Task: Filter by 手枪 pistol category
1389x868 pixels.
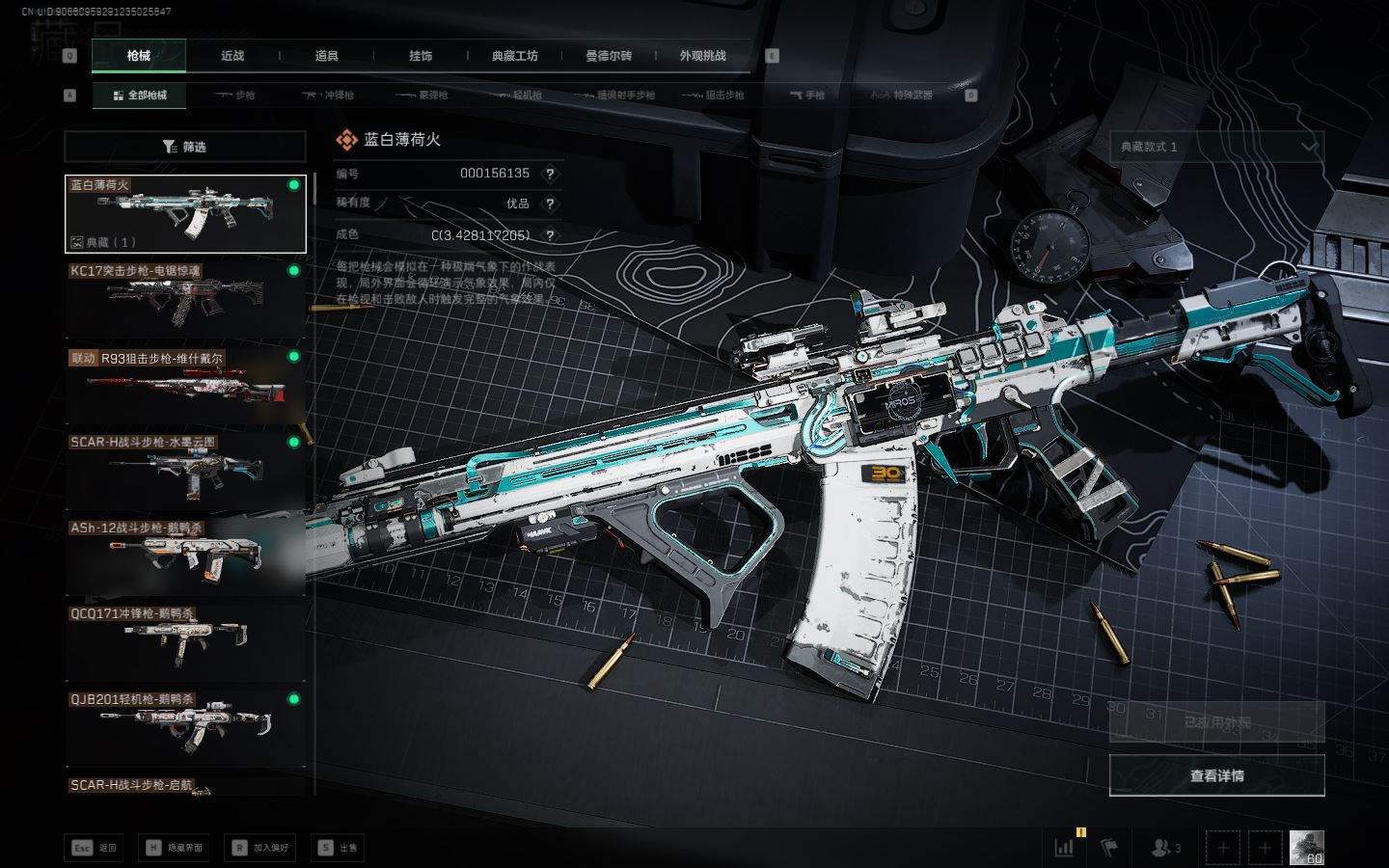Action: tap(807, 95)
